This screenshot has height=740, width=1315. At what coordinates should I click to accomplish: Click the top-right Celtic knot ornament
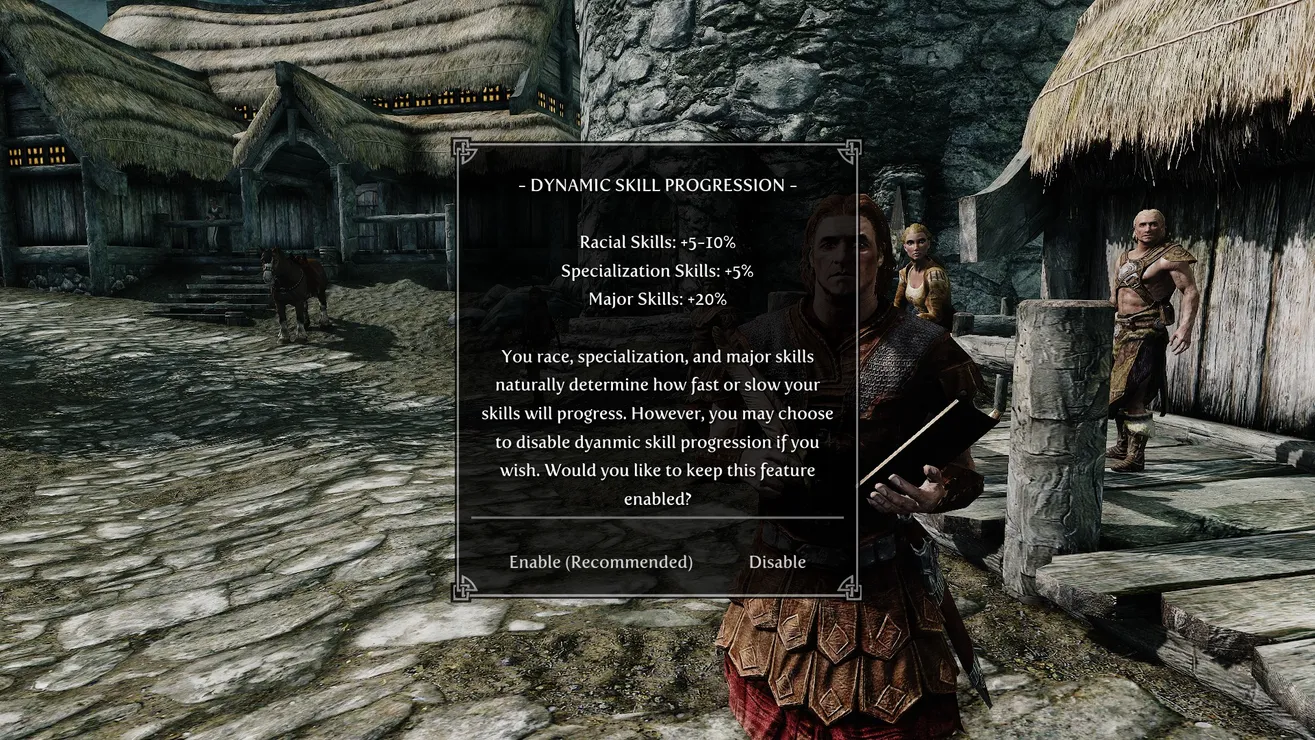point(850,148)
